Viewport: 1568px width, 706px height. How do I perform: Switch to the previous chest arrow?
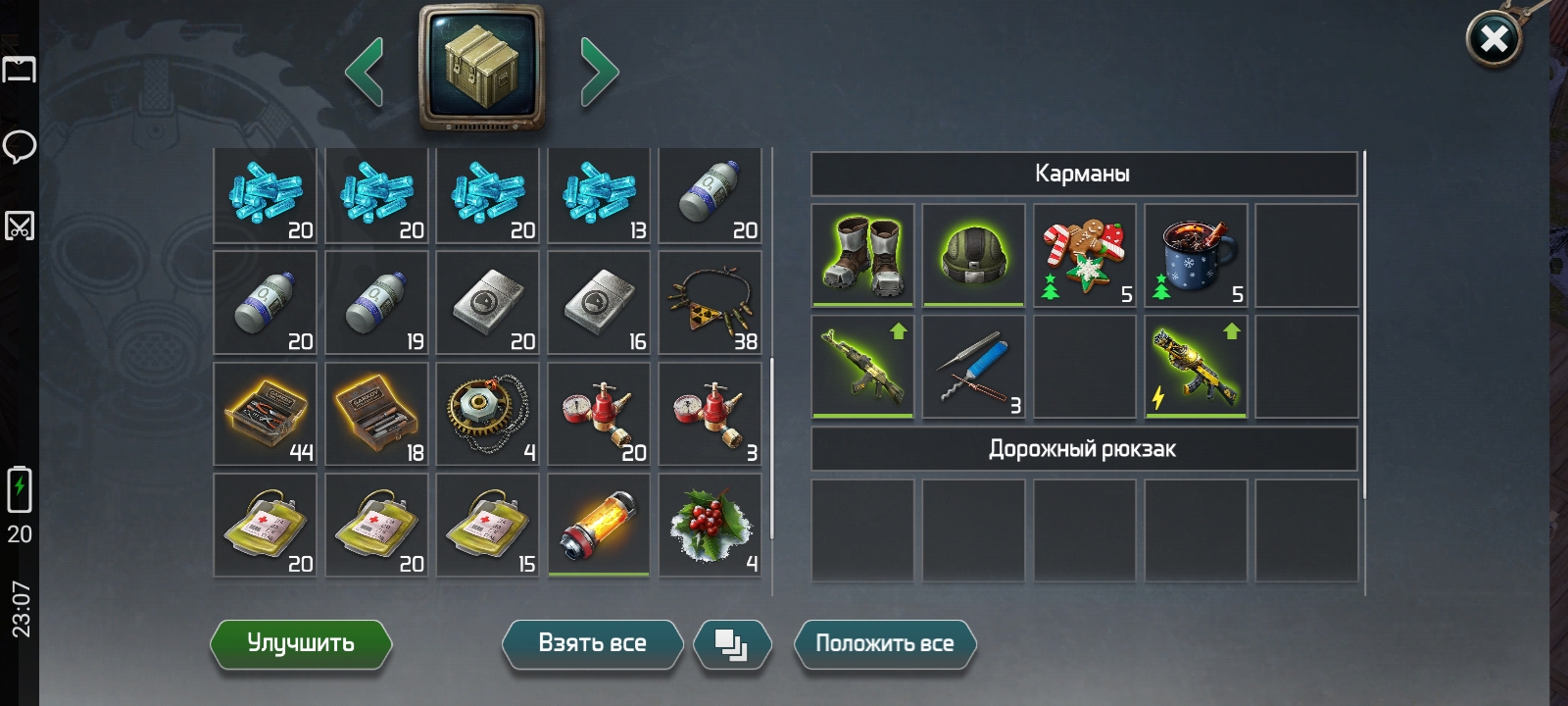[x=365, y=72]
